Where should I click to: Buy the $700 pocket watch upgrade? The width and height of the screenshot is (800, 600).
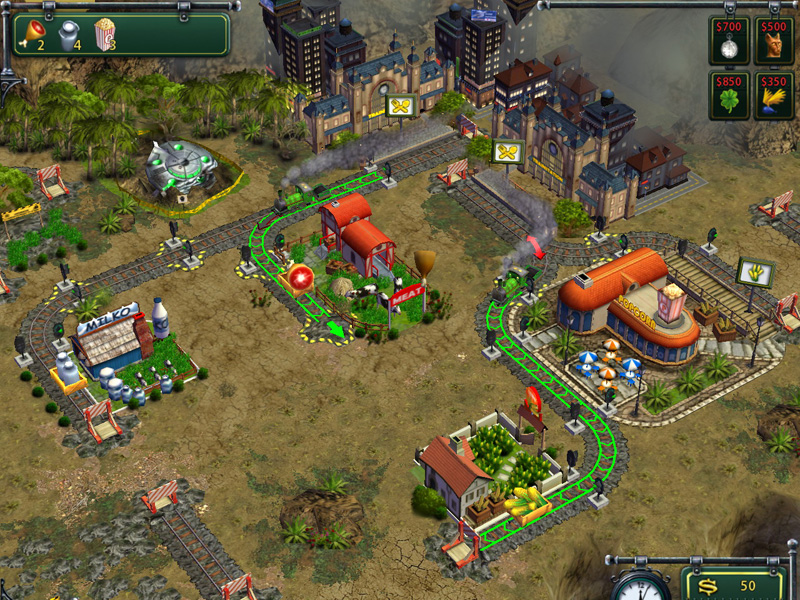click(729, 41)
